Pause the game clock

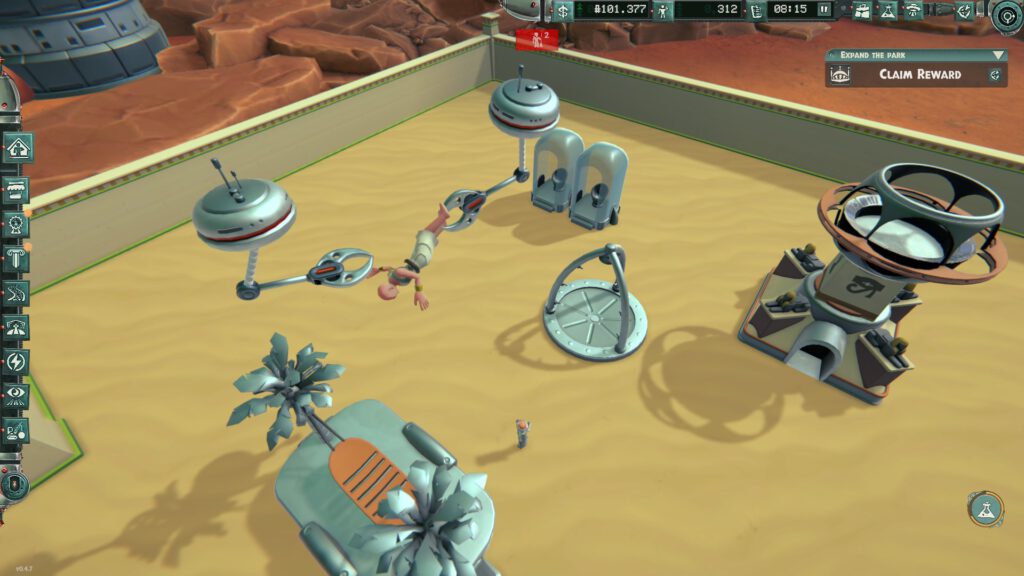(824, 10)
